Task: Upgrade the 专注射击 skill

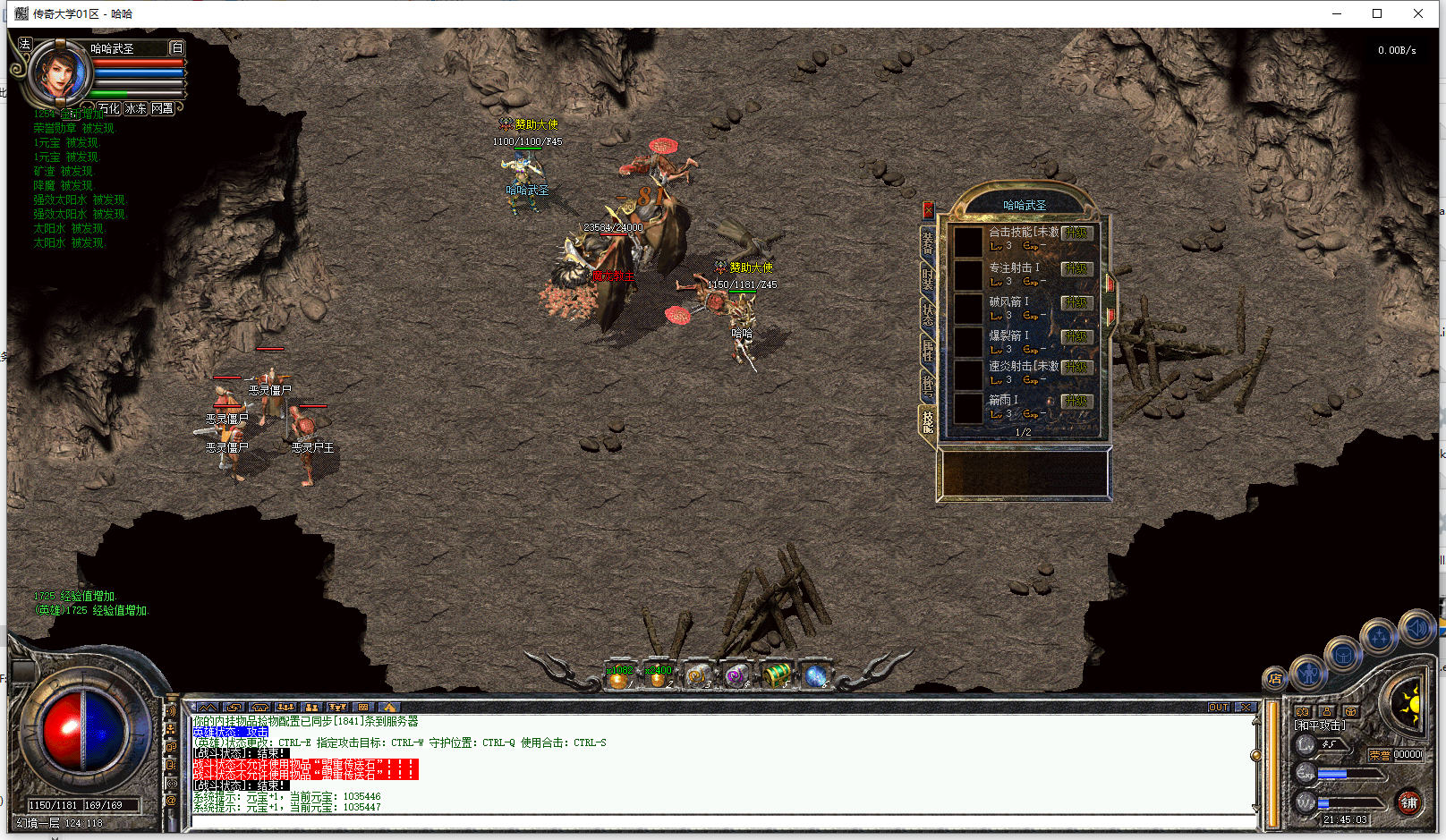Action: pyautogui.click(x=1076, y=268)
